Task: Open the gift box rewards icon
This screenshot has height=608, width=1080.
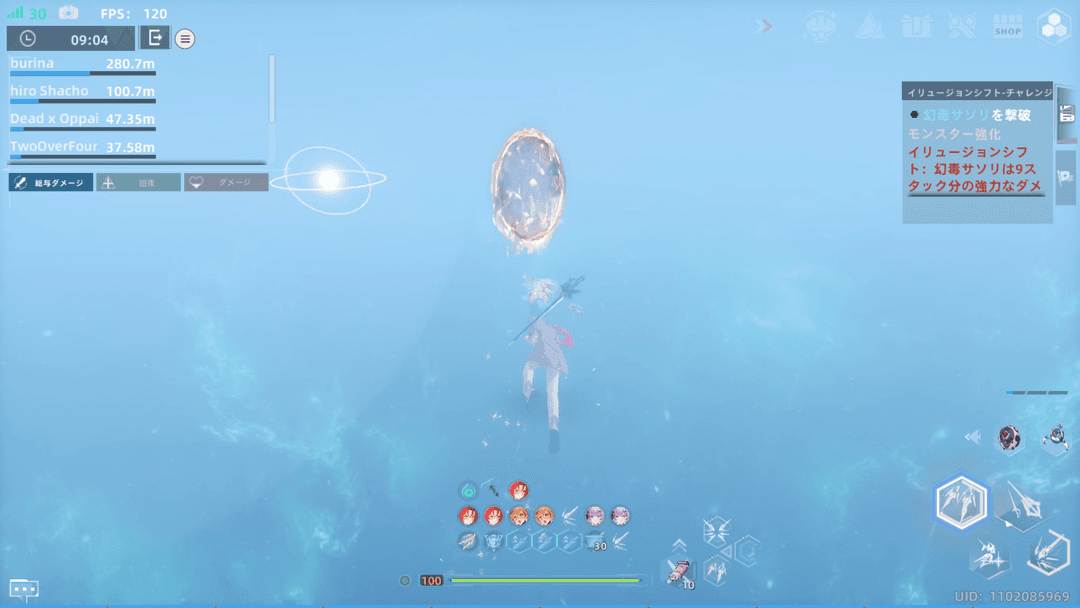Action: 915,26
